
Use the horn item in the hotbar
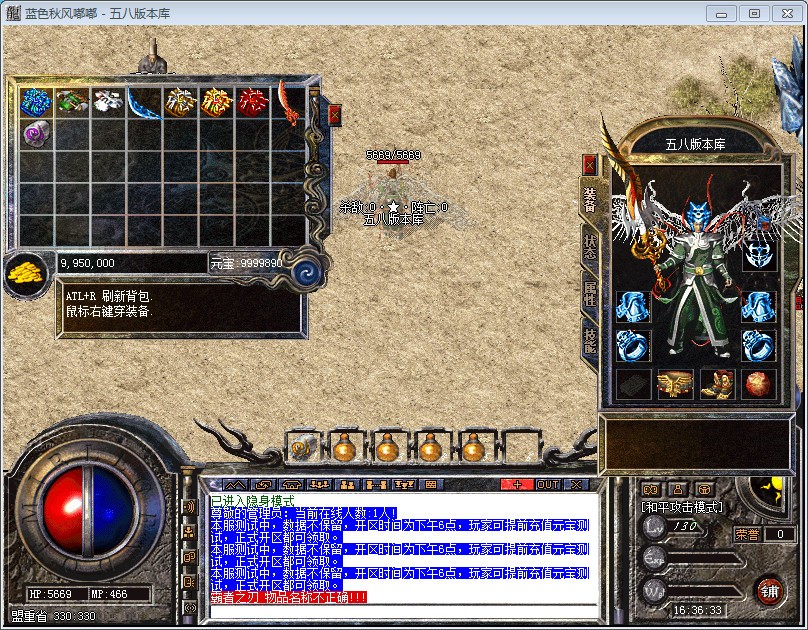point(302,447)
